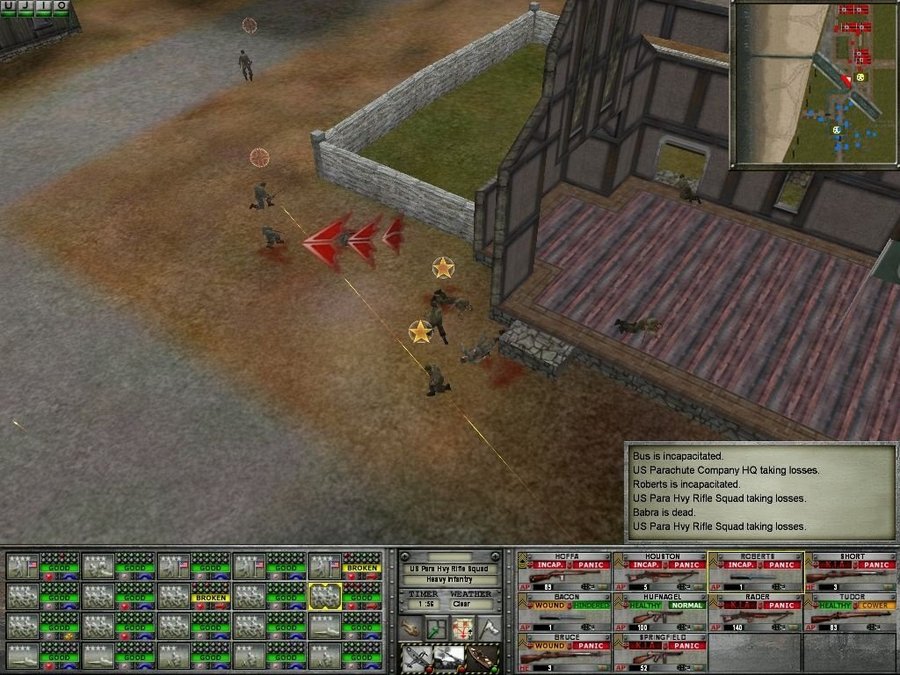
Task: Select the highlighted Roberts soldier card
Action: tap(755, 571)
